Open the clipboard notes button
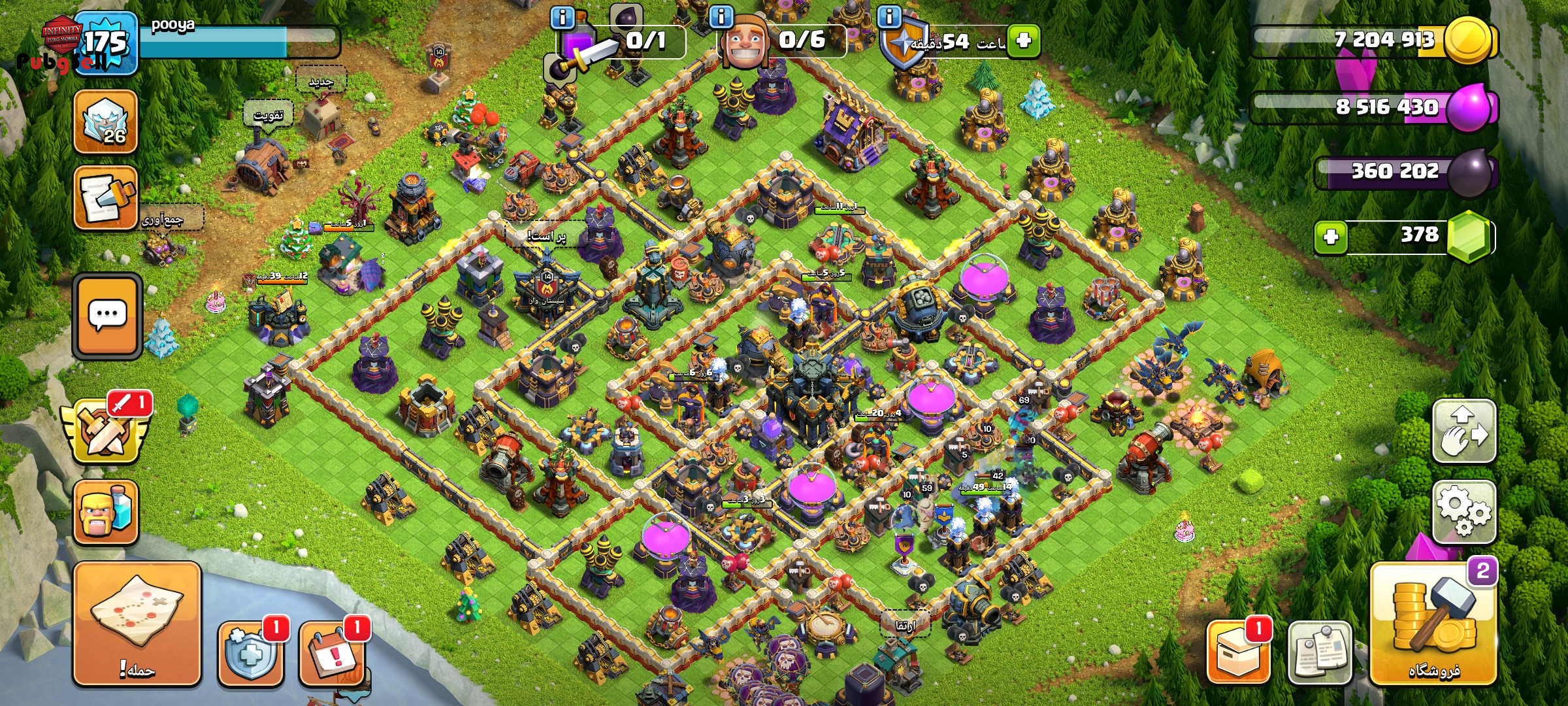This screenshot has width=1568, height=706. (1320, 652)
